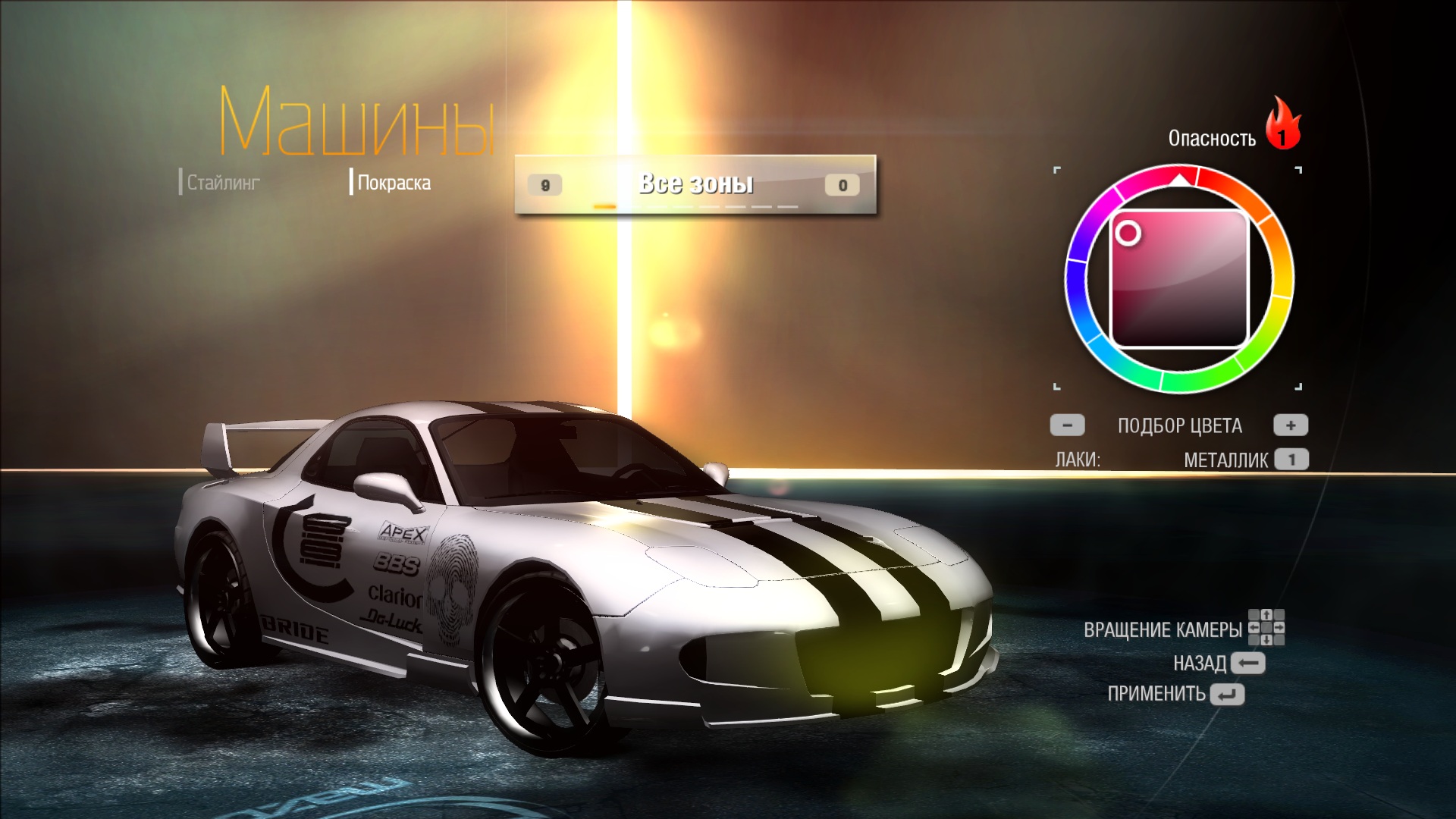The width and height of the screenshot is (1456, 819).
Task: Choose a green hue on the color ring
Action: point(1198,380)
